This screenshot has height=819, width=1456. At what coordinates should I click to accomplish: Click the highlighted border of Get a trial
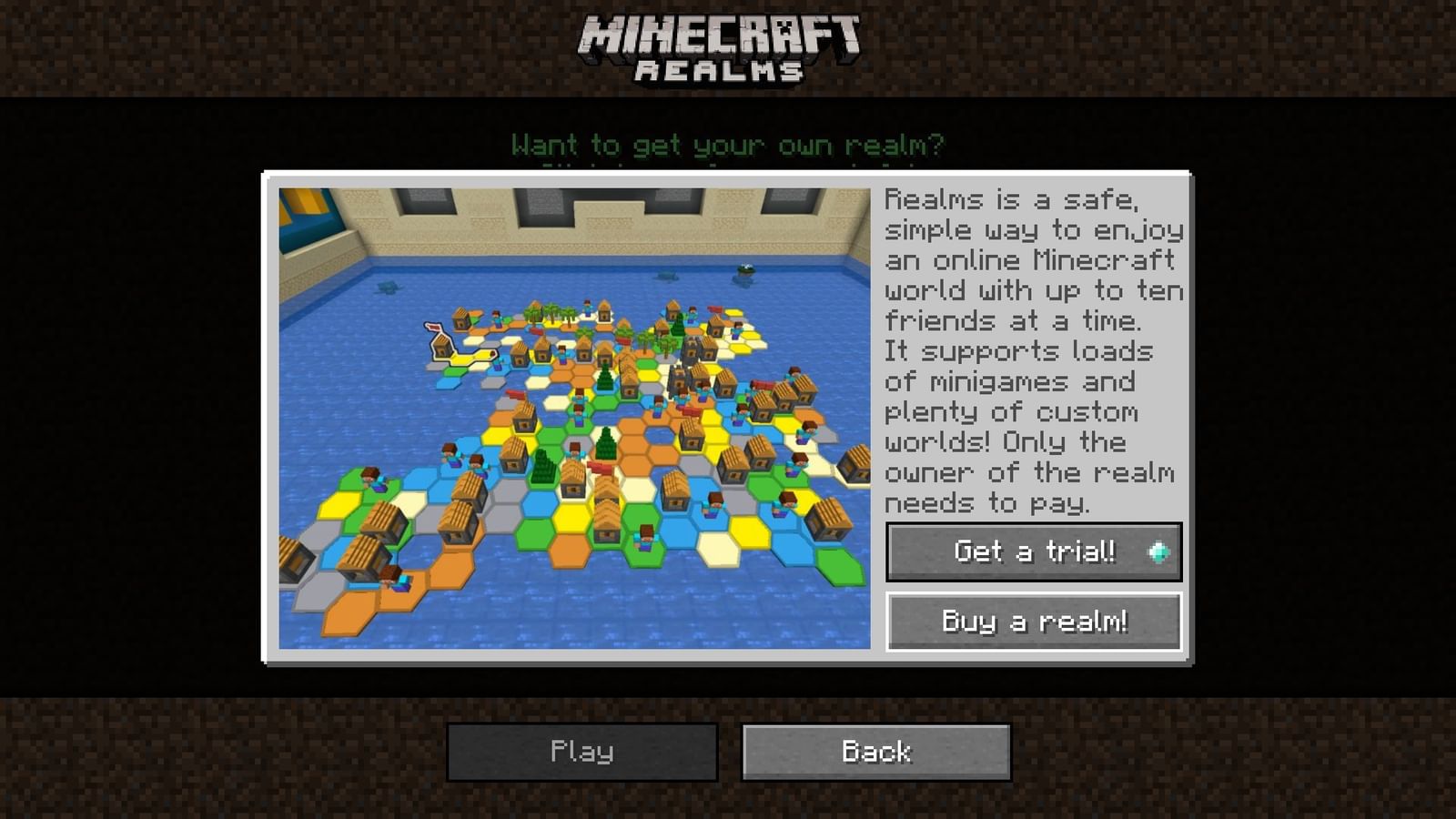coord(1033,523)
